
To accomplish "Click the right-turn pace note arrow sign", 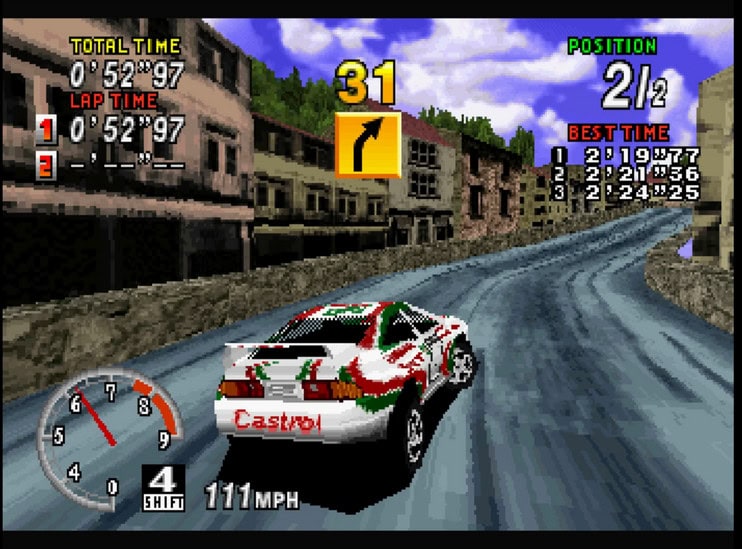I will [367, 145].
